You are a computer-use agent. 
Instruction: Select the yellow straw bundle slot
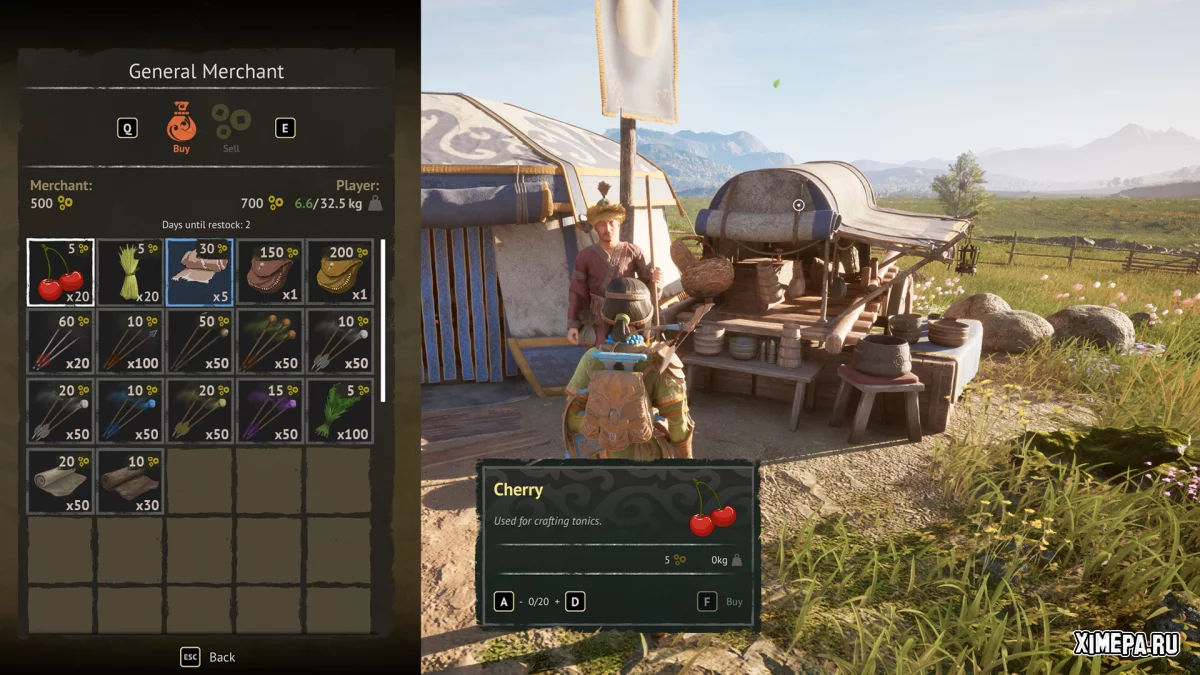point(130,272)
